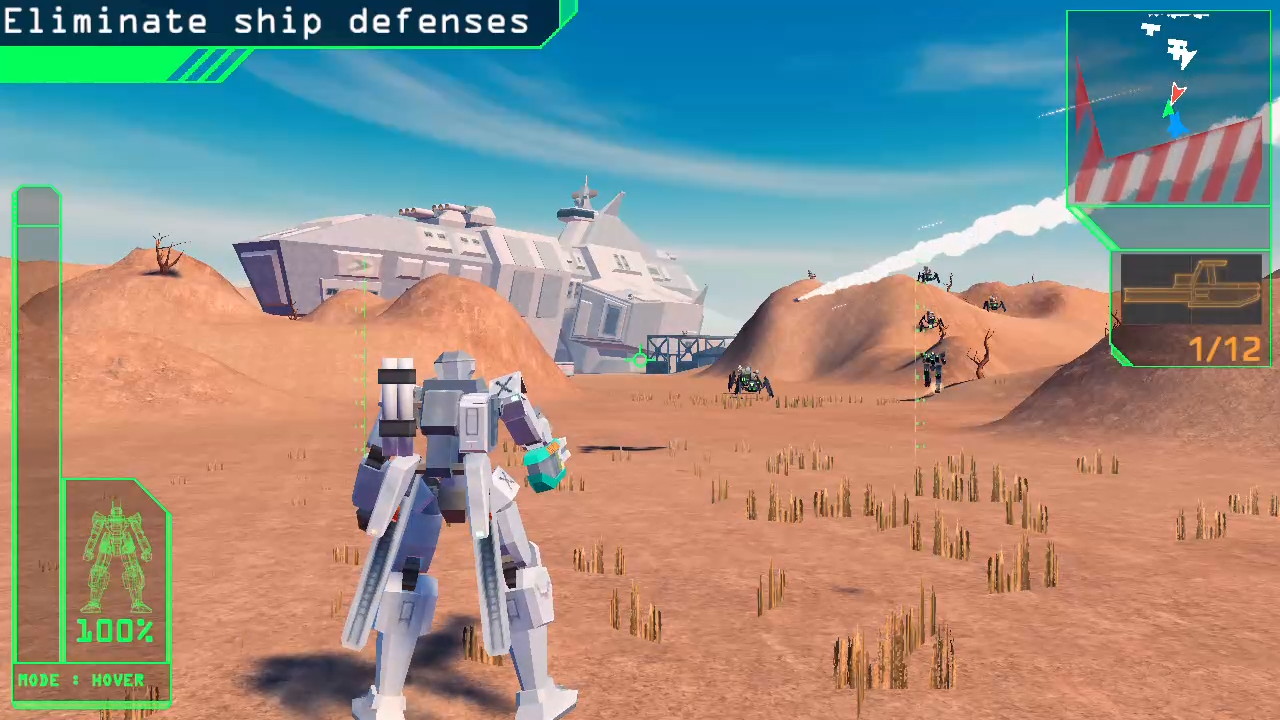The height and width of the screenshot is (720, 1280).
Task: Select the ship wireframe target icon
Action: (1190, 290)
